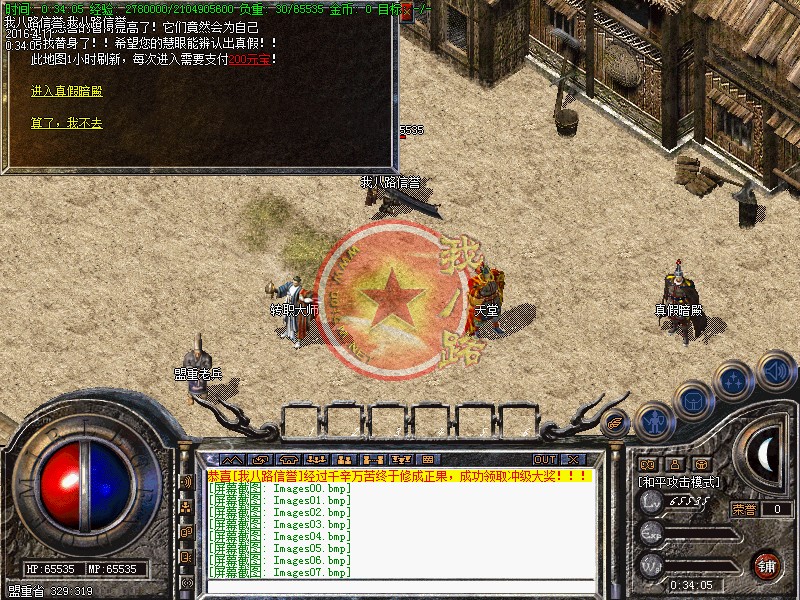Open the character figure round button

click(x=653, y=421)
